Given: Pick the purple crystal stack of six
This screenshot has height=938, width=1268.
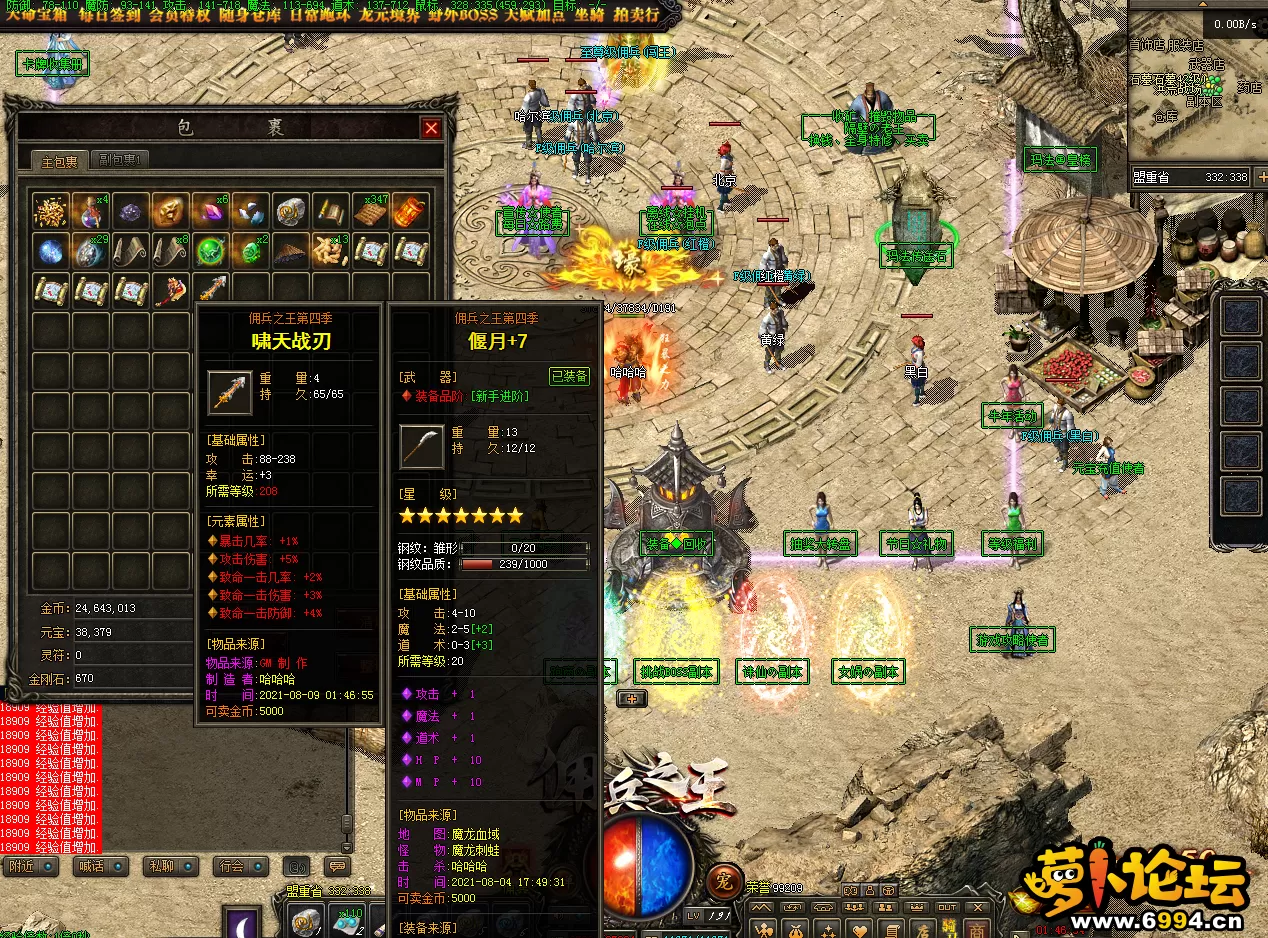Looking at the screenshot, I should (211, 211).
